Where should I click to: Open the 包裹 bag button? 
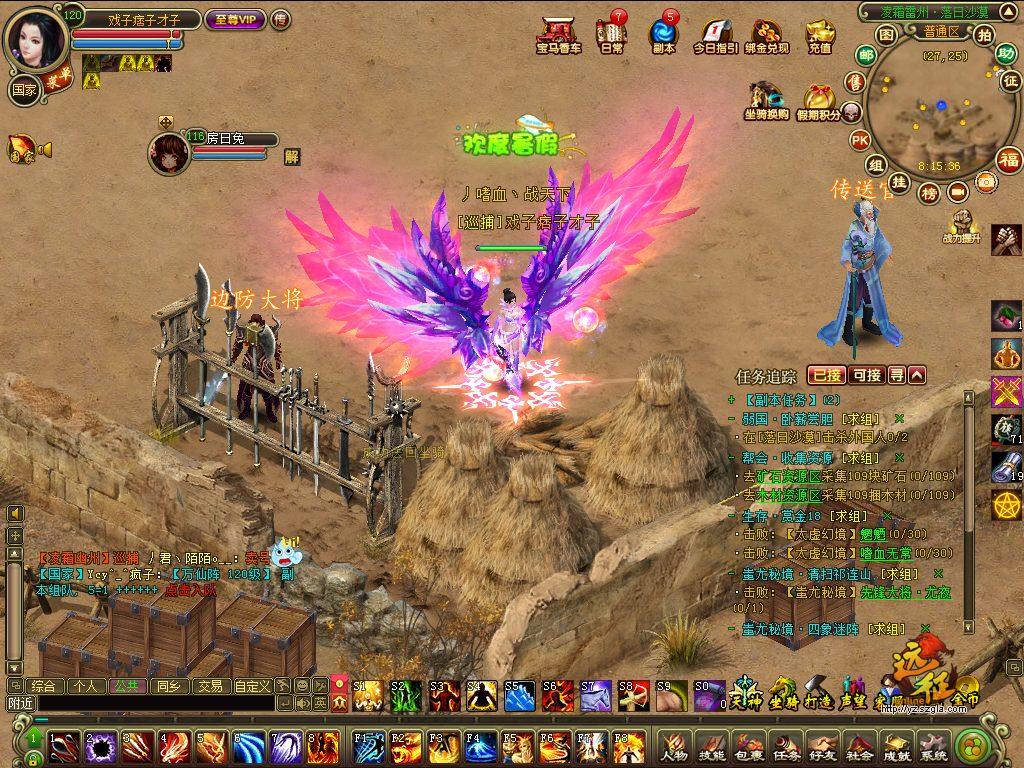(x=748, y=745)
